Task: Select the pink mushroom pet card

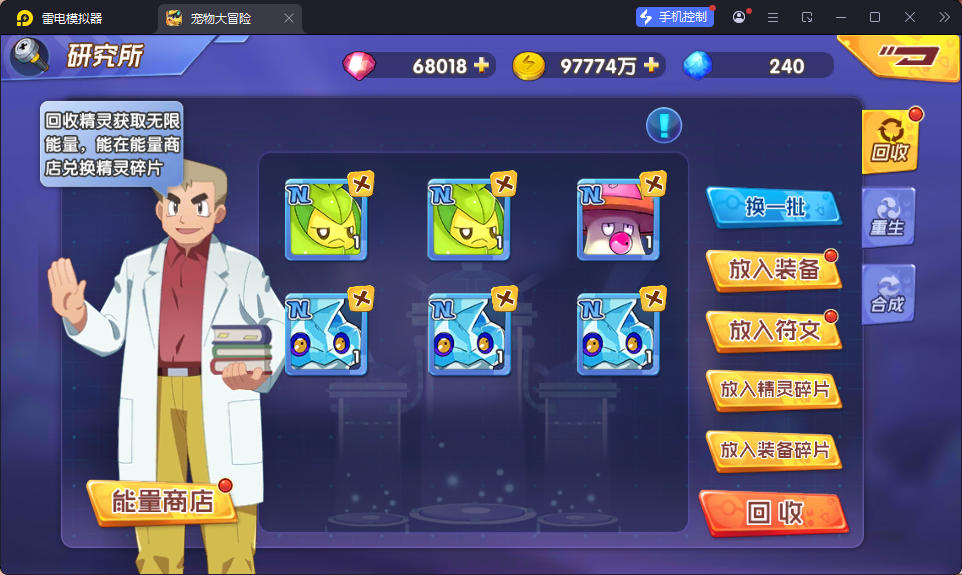Action: point(618,220)
